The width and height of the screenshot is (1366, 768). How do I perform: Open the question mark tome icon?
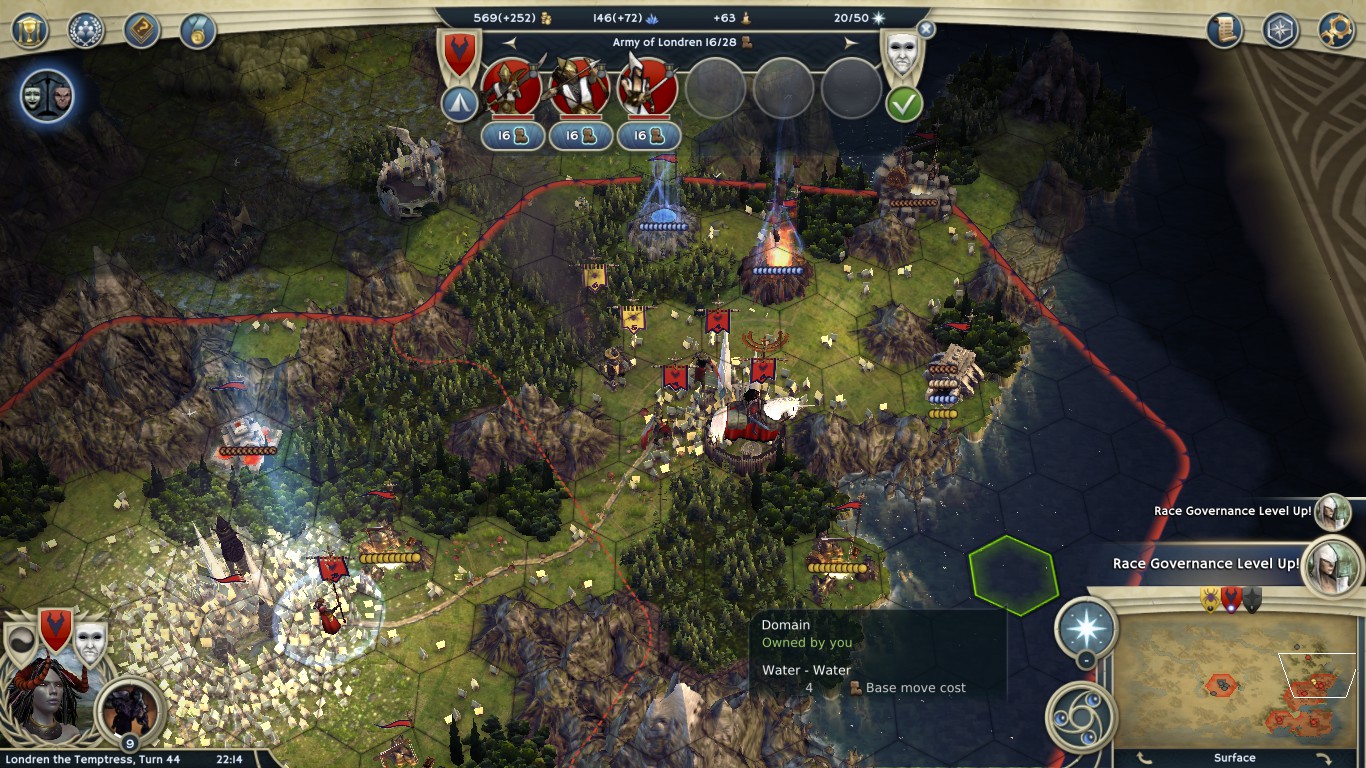[x=142, y=30]
